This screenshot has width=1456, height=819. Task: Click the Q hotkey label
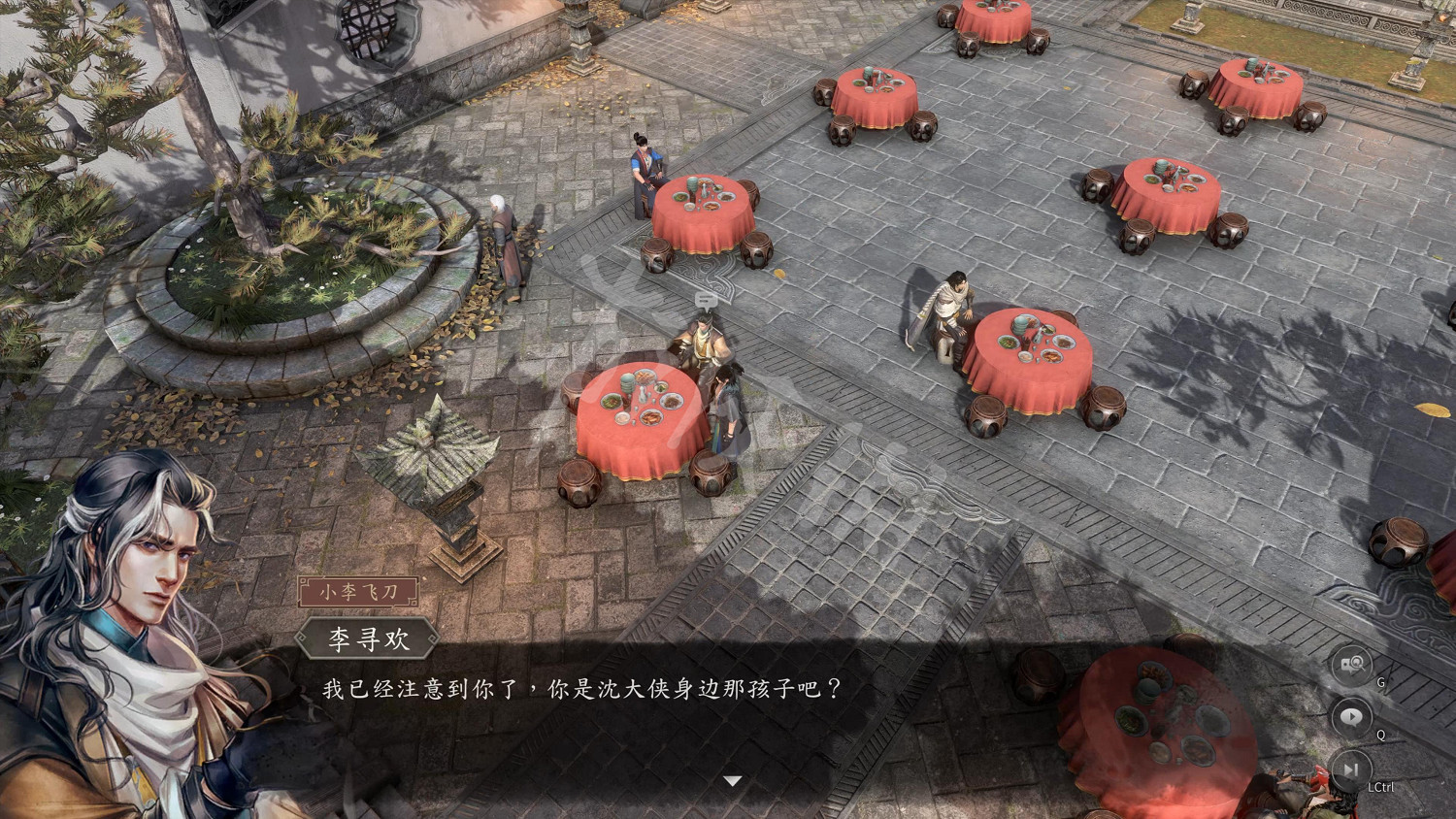[x=1381, y=735]
